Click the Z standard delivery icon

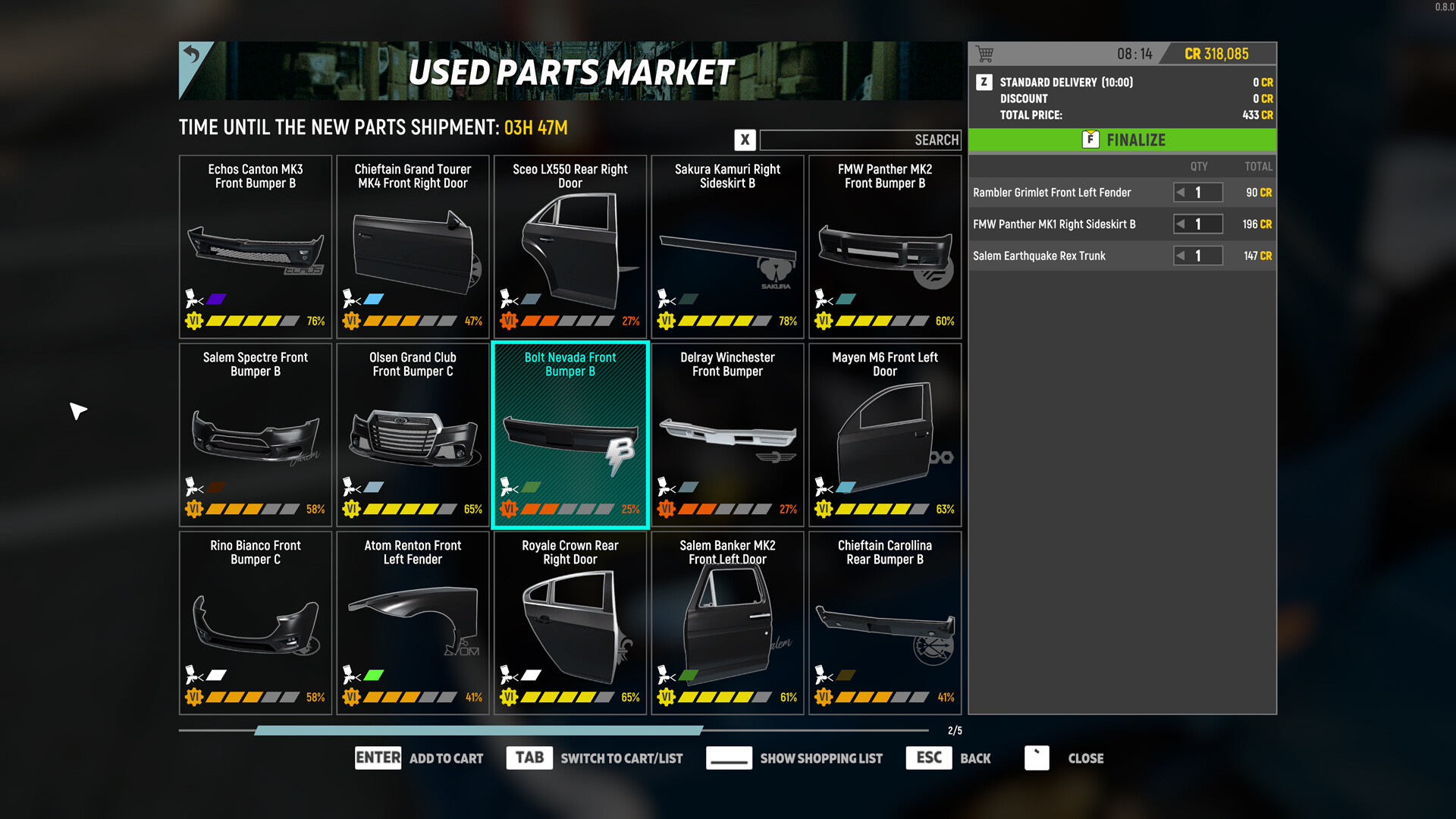(x=984, y=82)
